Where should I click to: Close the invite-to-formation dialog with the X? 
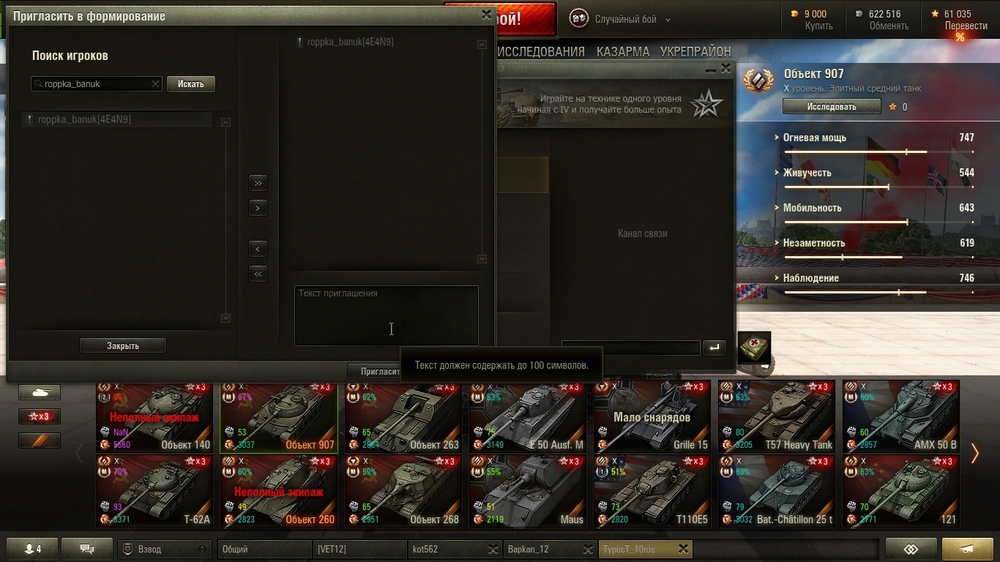coord(486,15)
